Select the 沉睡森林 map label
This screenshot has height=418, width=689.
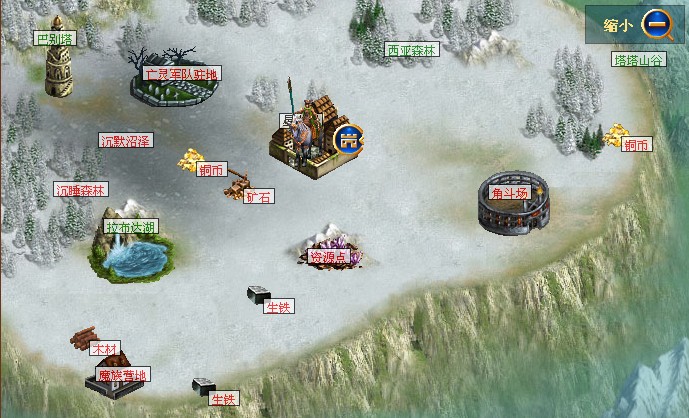click(x=81, y=189)
